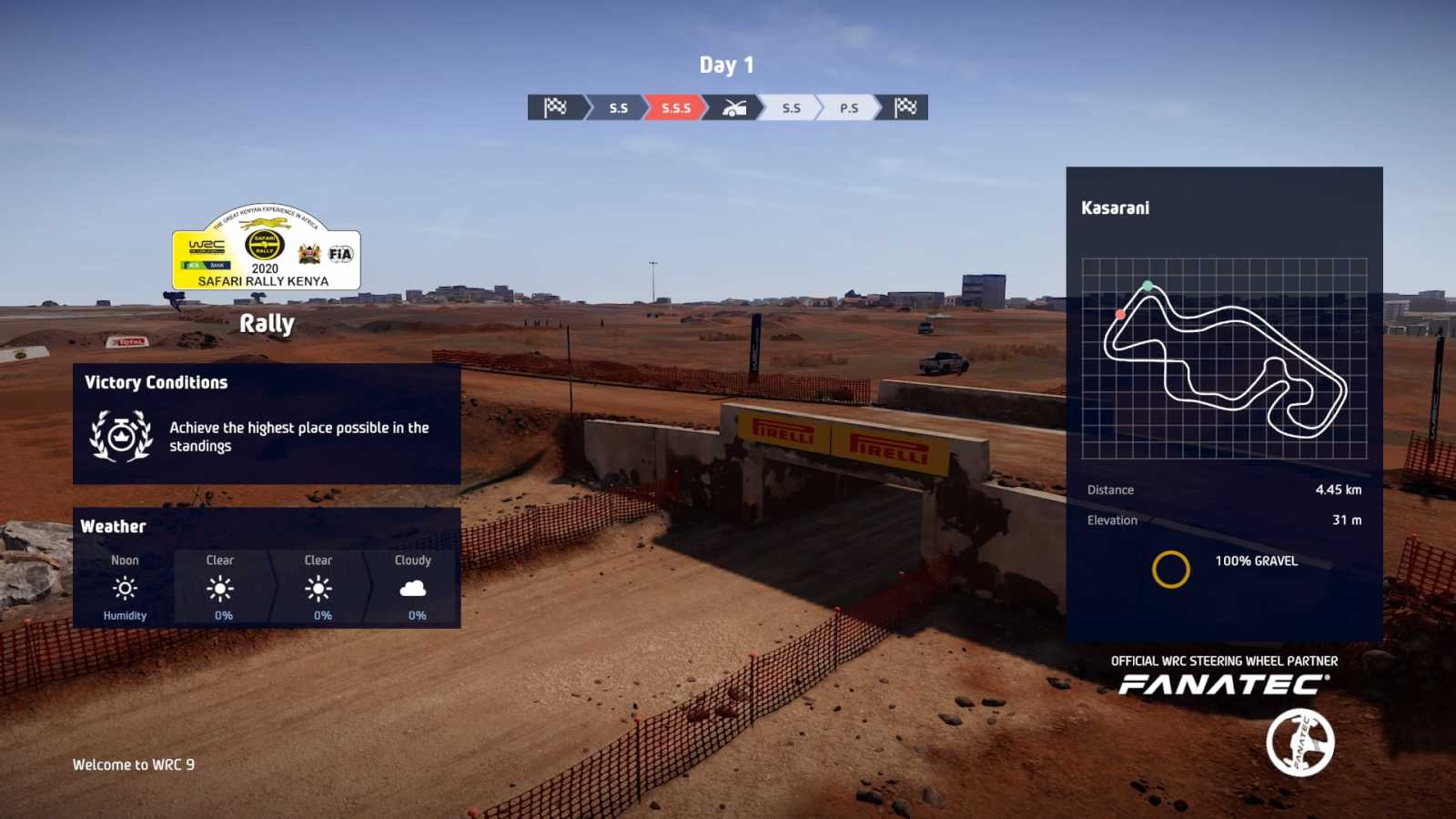Choose the Cloudy weather forecast slot

[x=413, y=587]
